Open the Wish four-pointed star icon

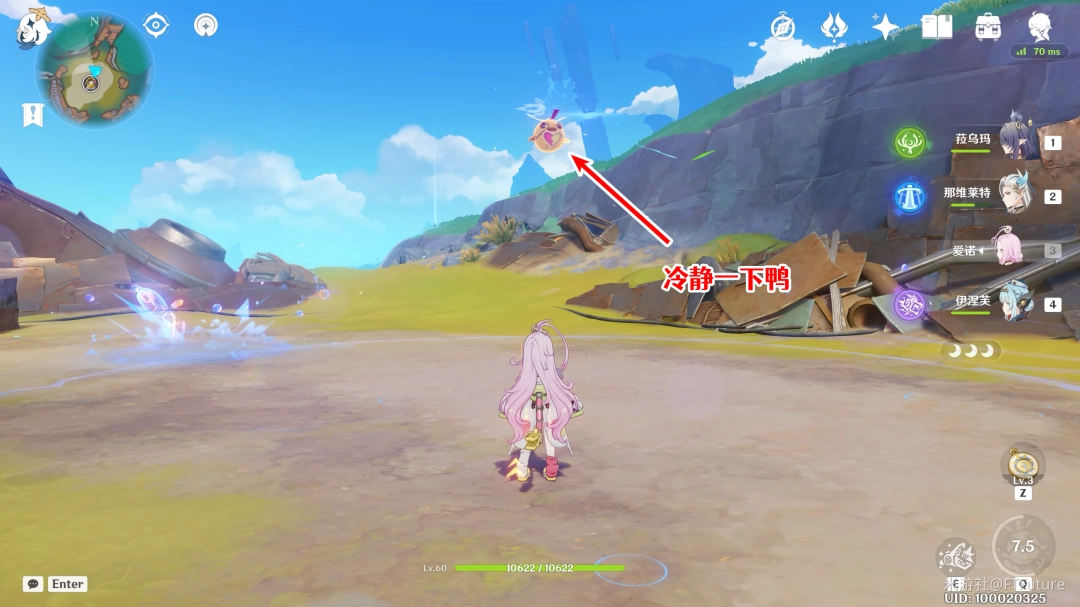[885, 27]
